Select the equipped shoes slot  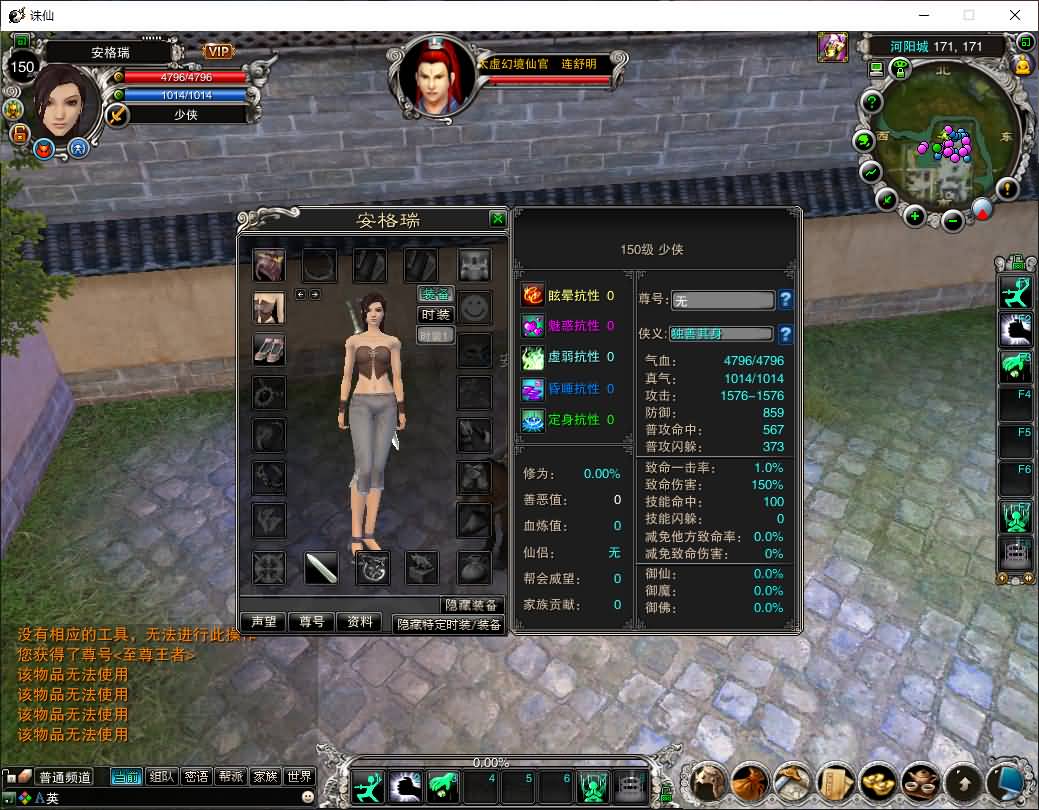point(268,350)
